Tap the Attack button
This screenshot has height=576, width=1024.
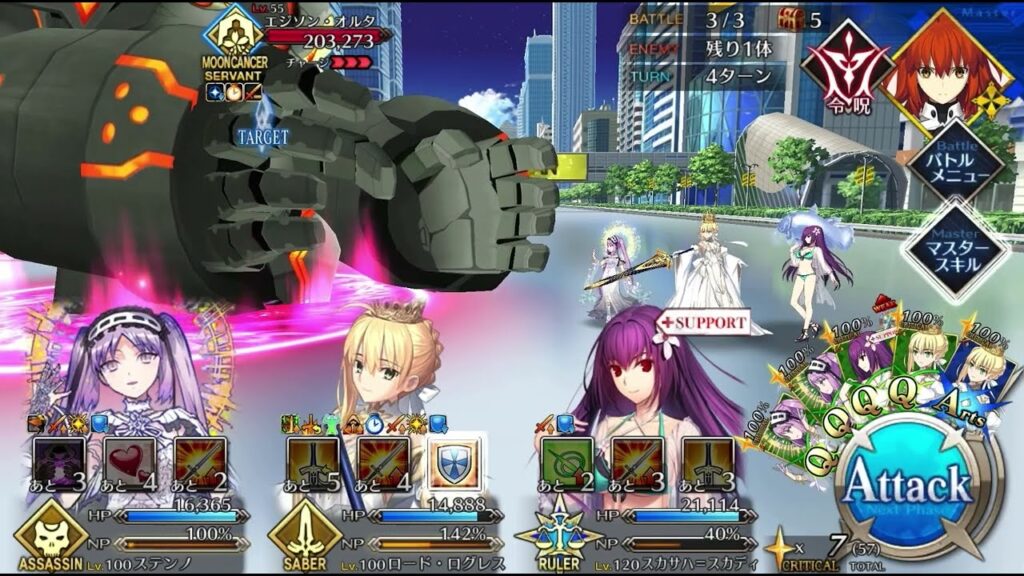tap(907, 487)
